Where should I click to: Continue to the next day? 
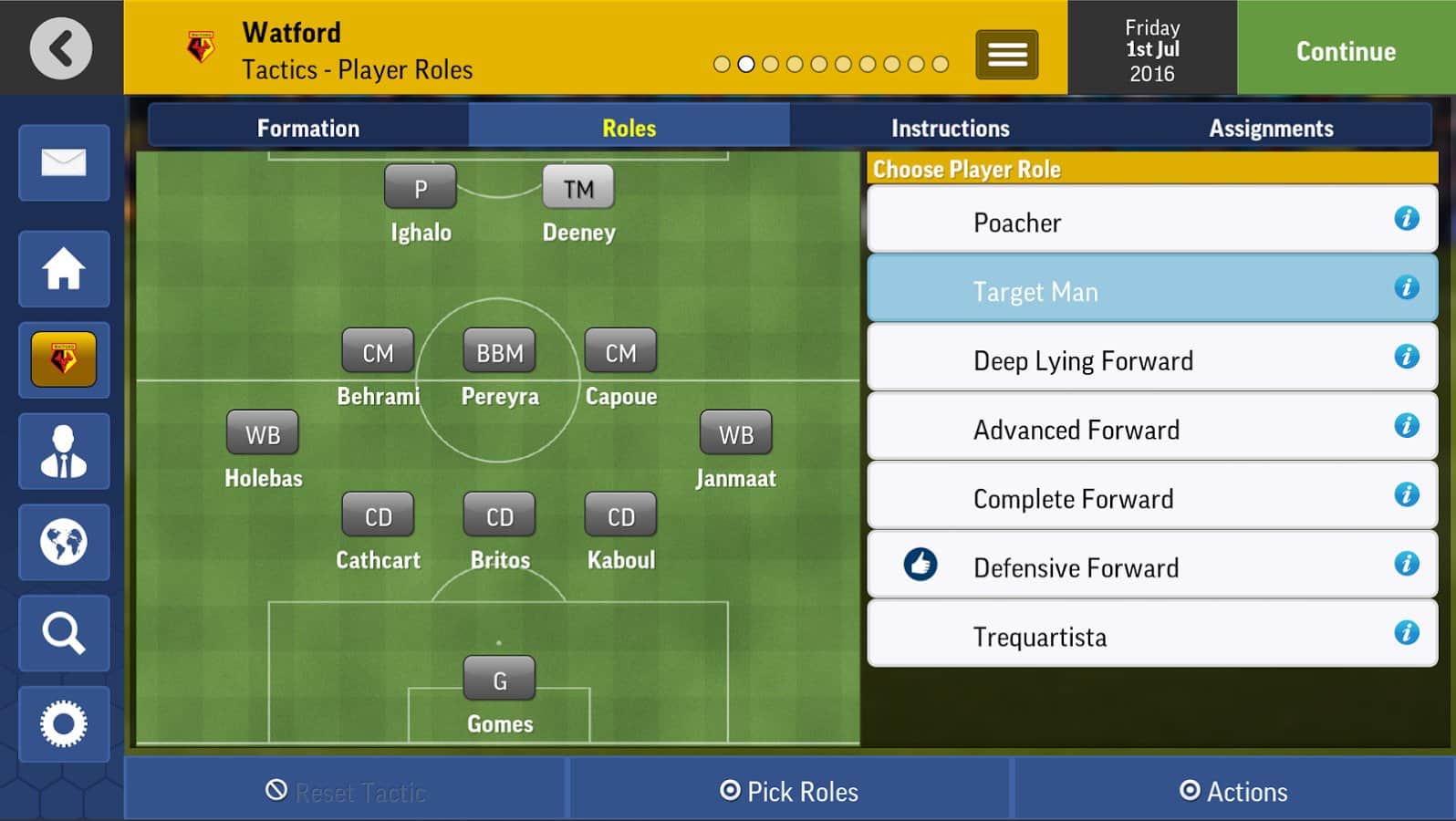(1346, 51)
